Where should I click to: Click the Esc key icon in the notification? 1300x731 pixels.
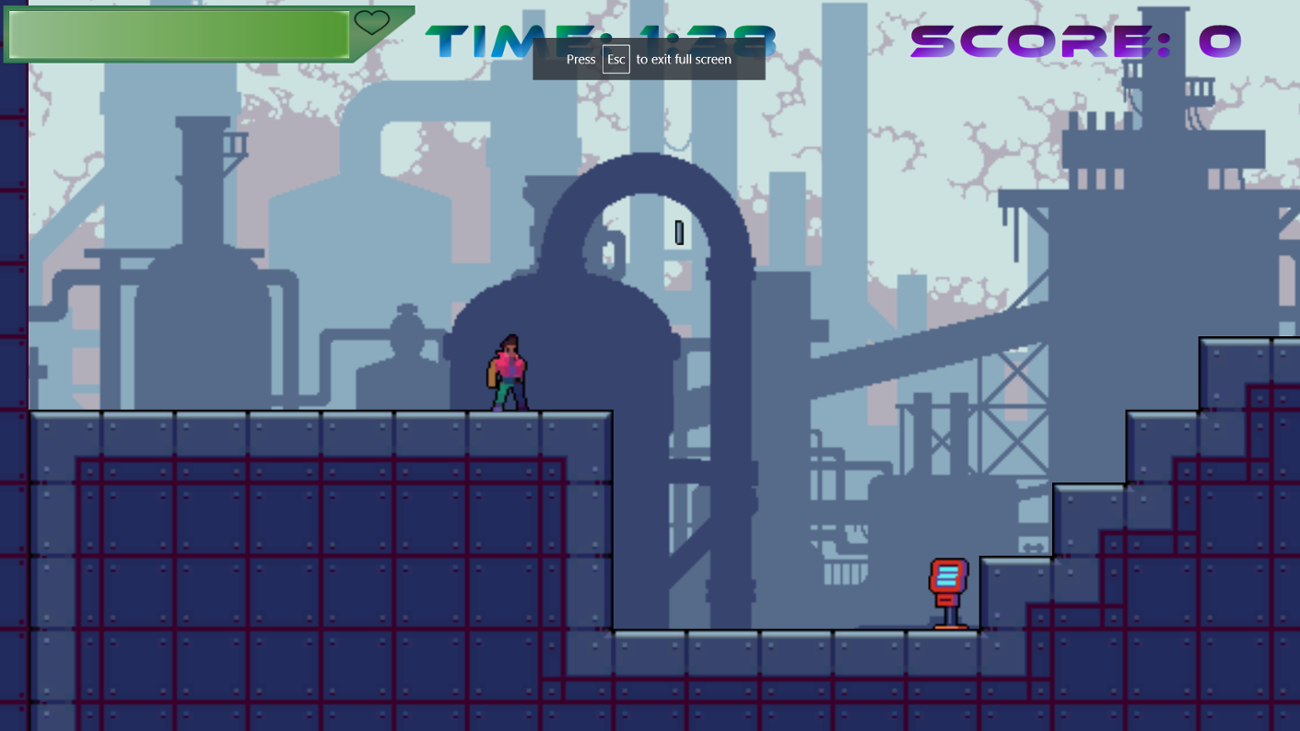[614, 59]
